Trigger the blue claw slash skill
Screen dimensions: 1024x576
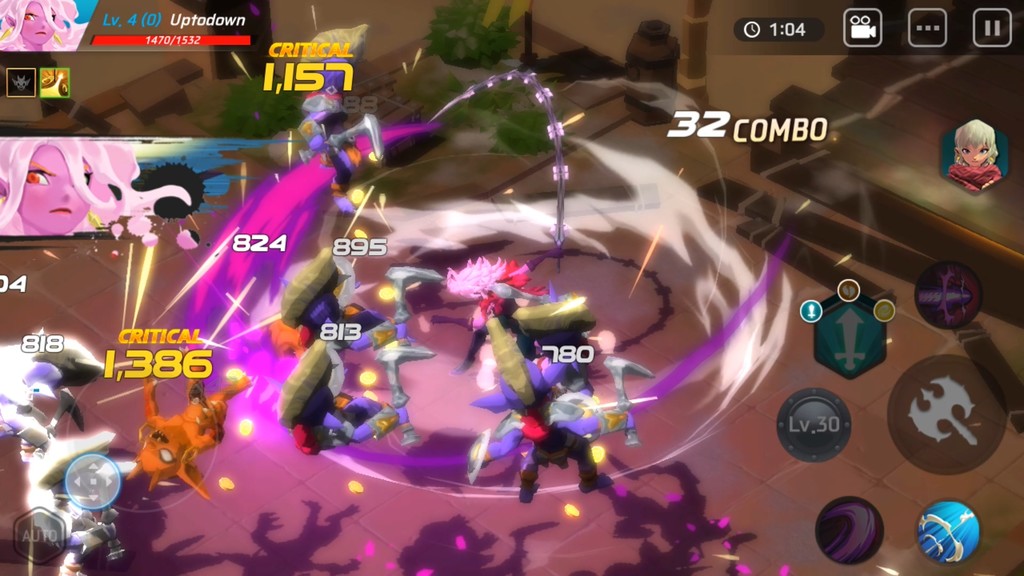(947, 531)
